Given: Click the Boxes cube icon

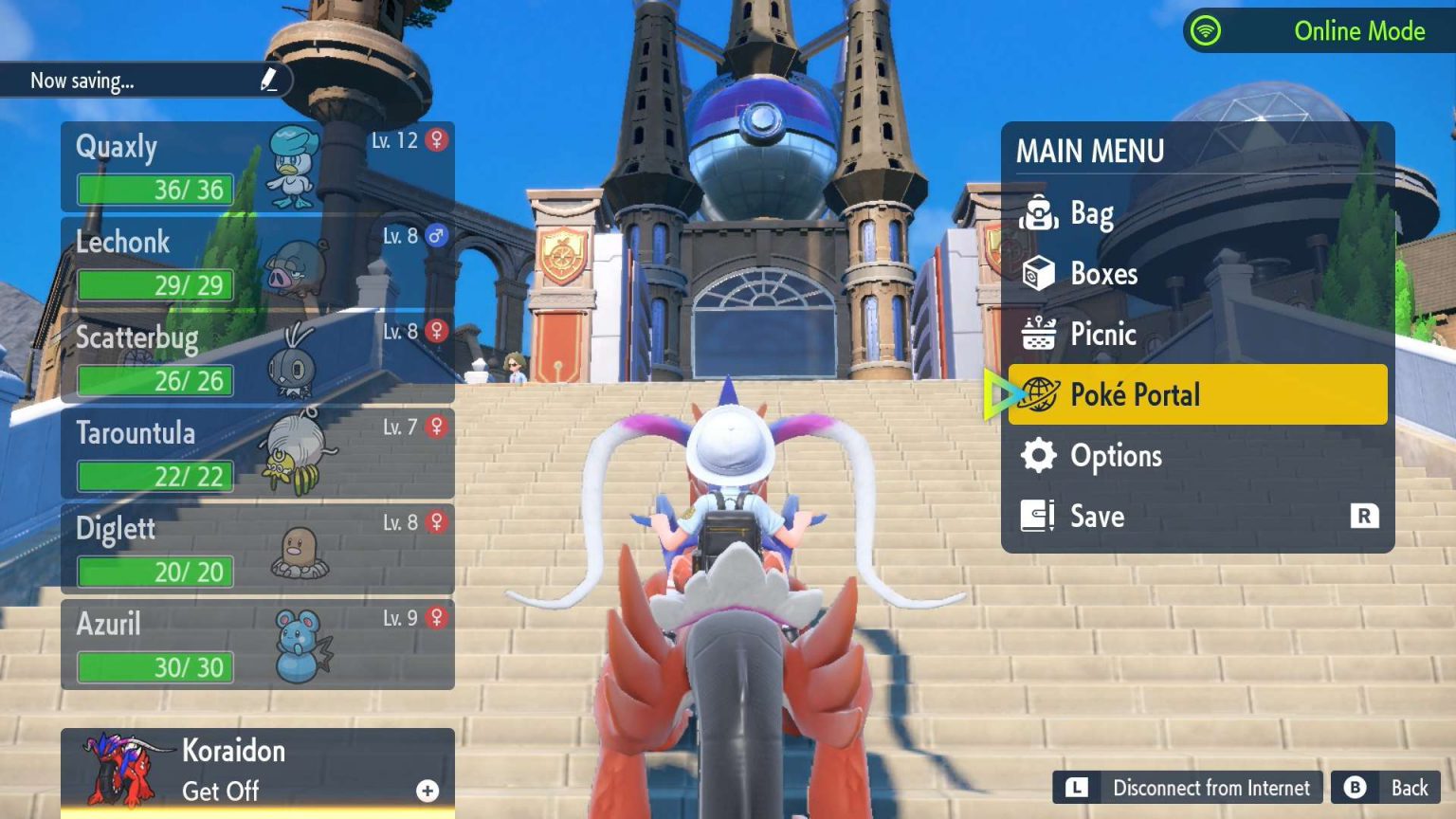Looking at the screenshot, I should click(x=1040, y=274).
